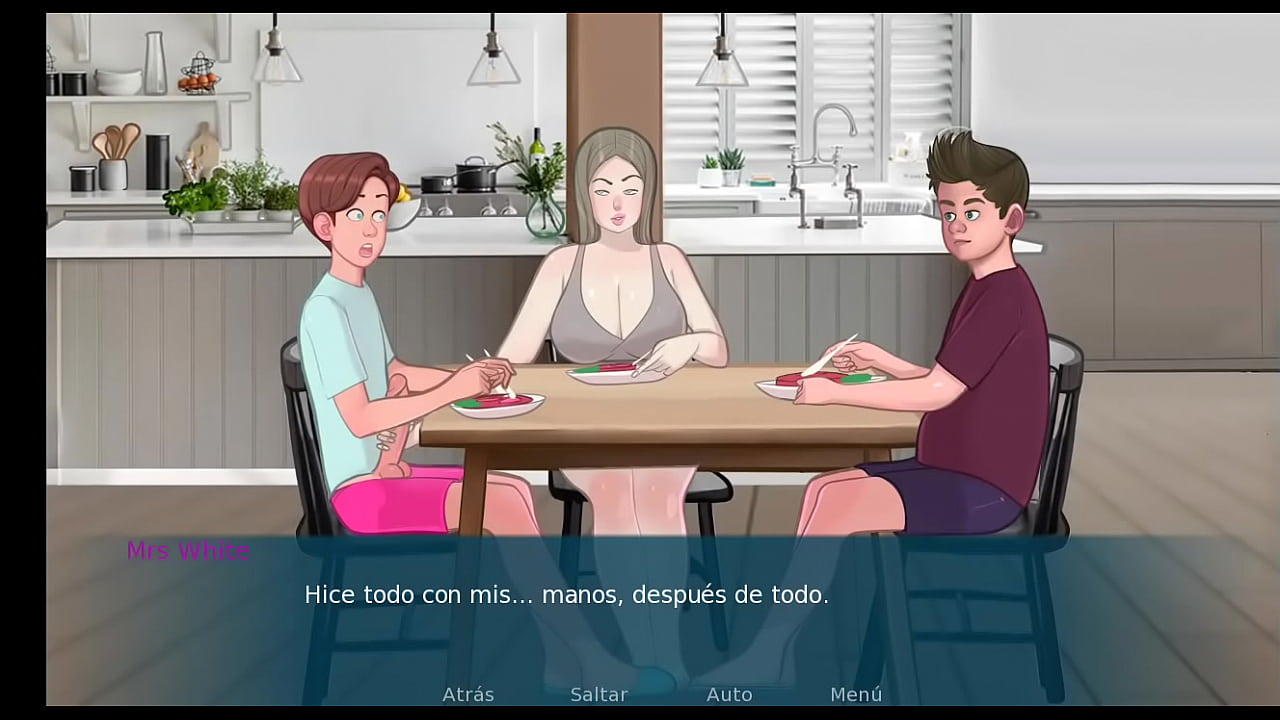
Task: Open the Menú from the bottom bar
Action: pos(857,693)
